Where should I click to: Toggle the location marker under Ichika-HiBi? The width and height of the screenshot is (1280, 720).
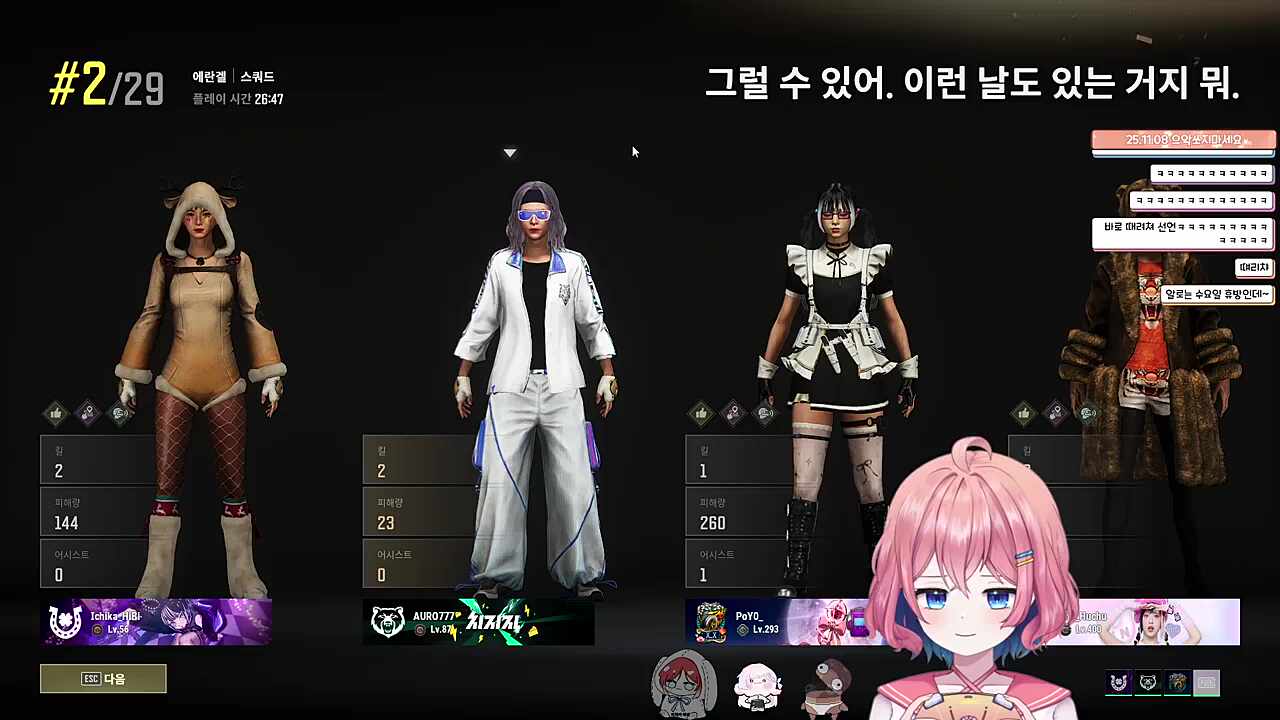pos(87,412)
